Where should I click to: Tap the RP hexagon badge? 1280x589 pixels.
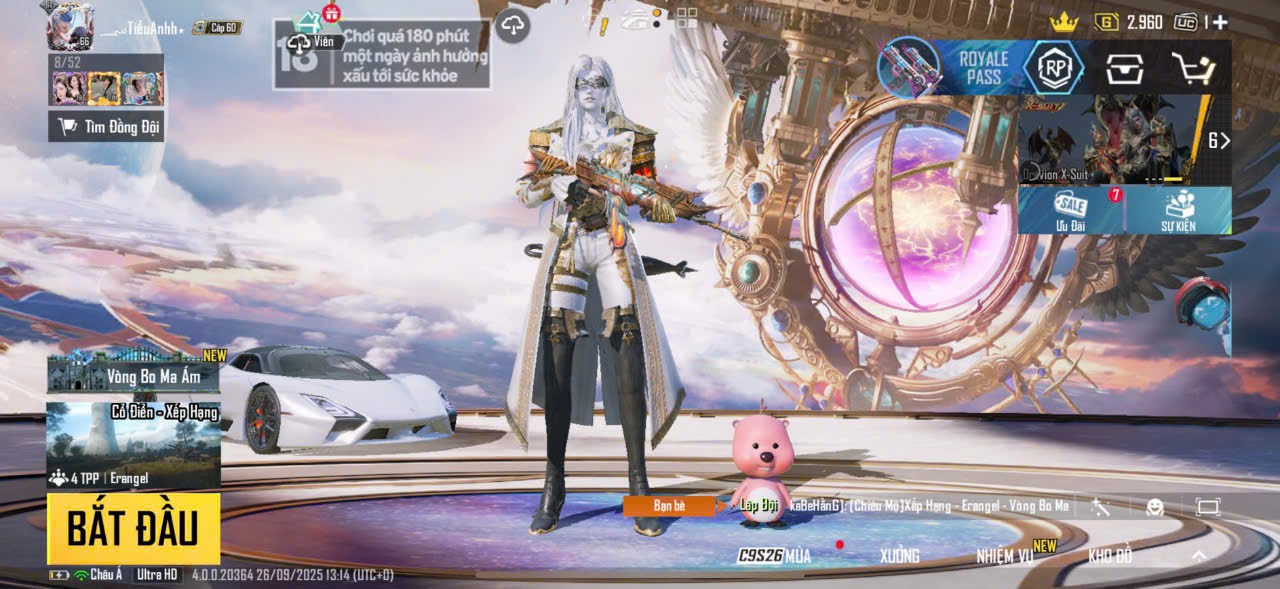[1053, 68]
